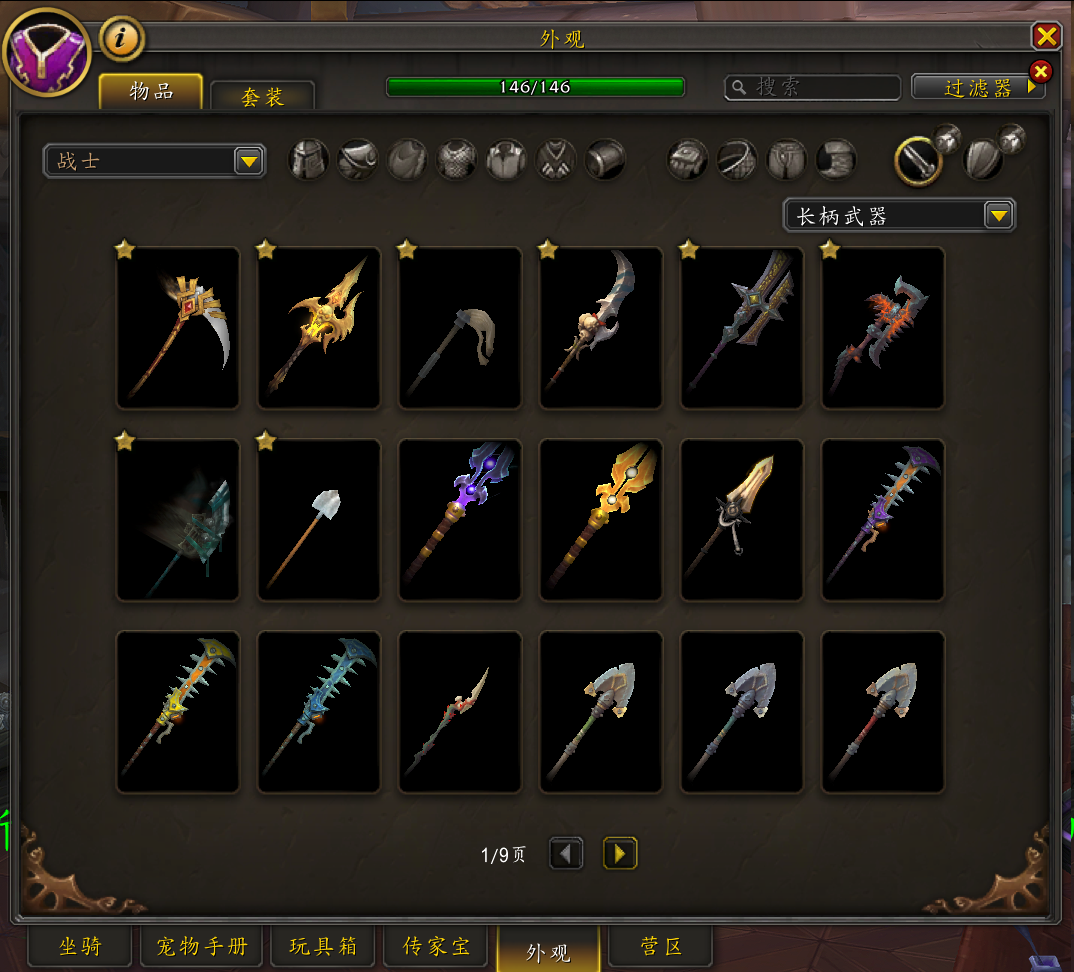Switch to the 套装 sets tab
Viewport: 1074px width, 972px height.
click(262, 97)
